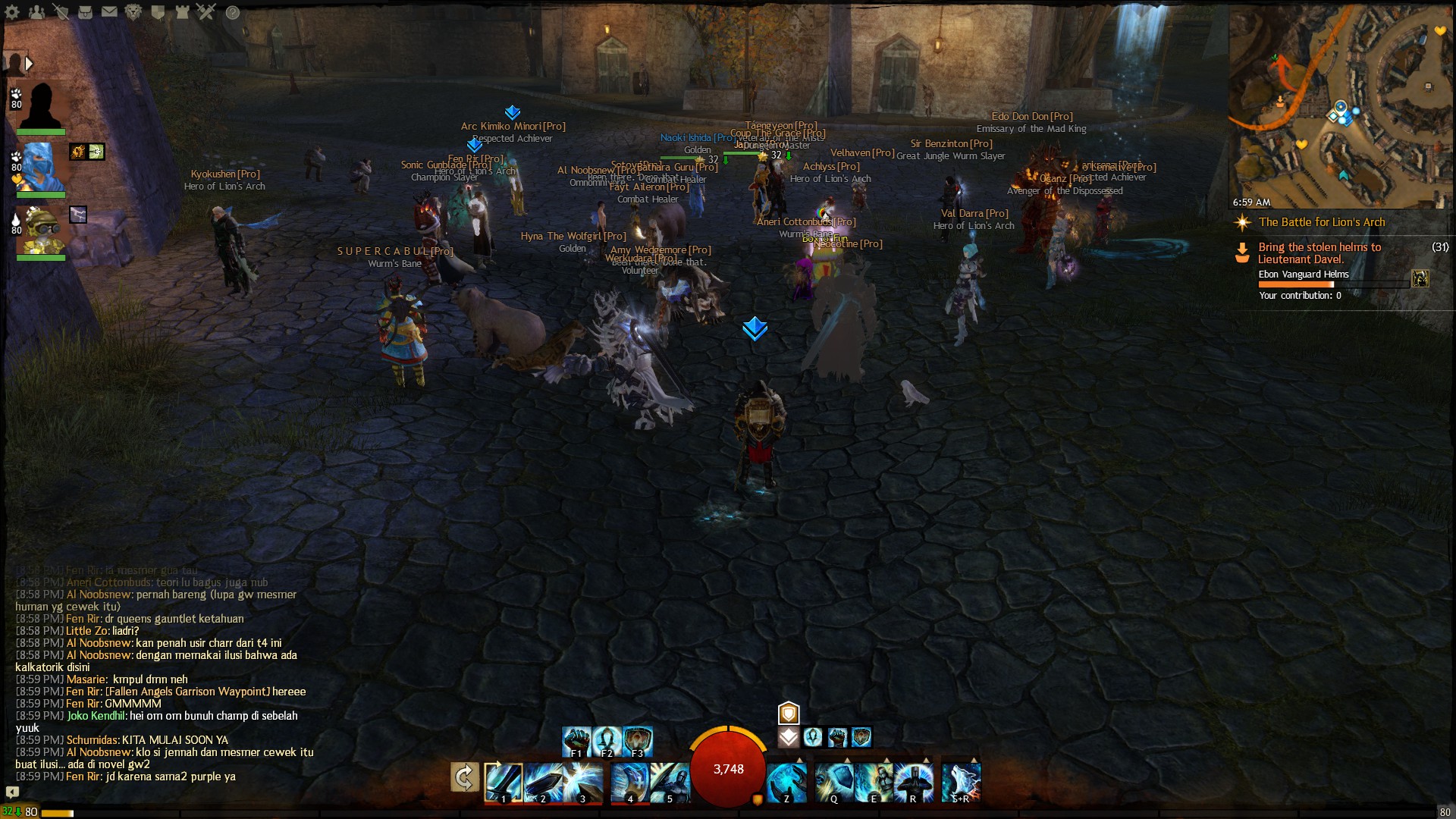Open the Help question mark menu

[x=232, y=11]
